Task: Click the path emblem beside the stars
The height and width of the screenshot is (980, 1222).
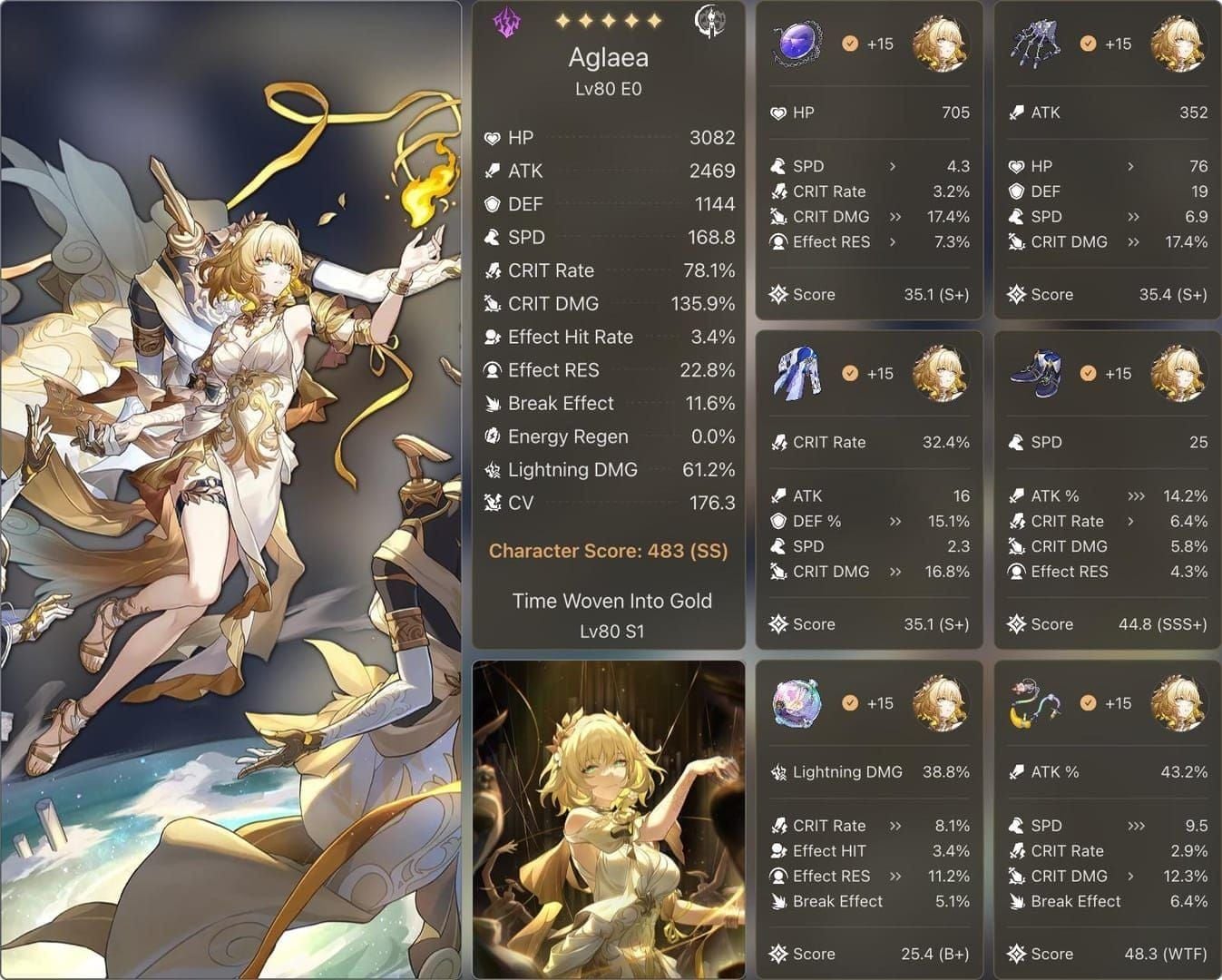Action: tap(710, 22)
